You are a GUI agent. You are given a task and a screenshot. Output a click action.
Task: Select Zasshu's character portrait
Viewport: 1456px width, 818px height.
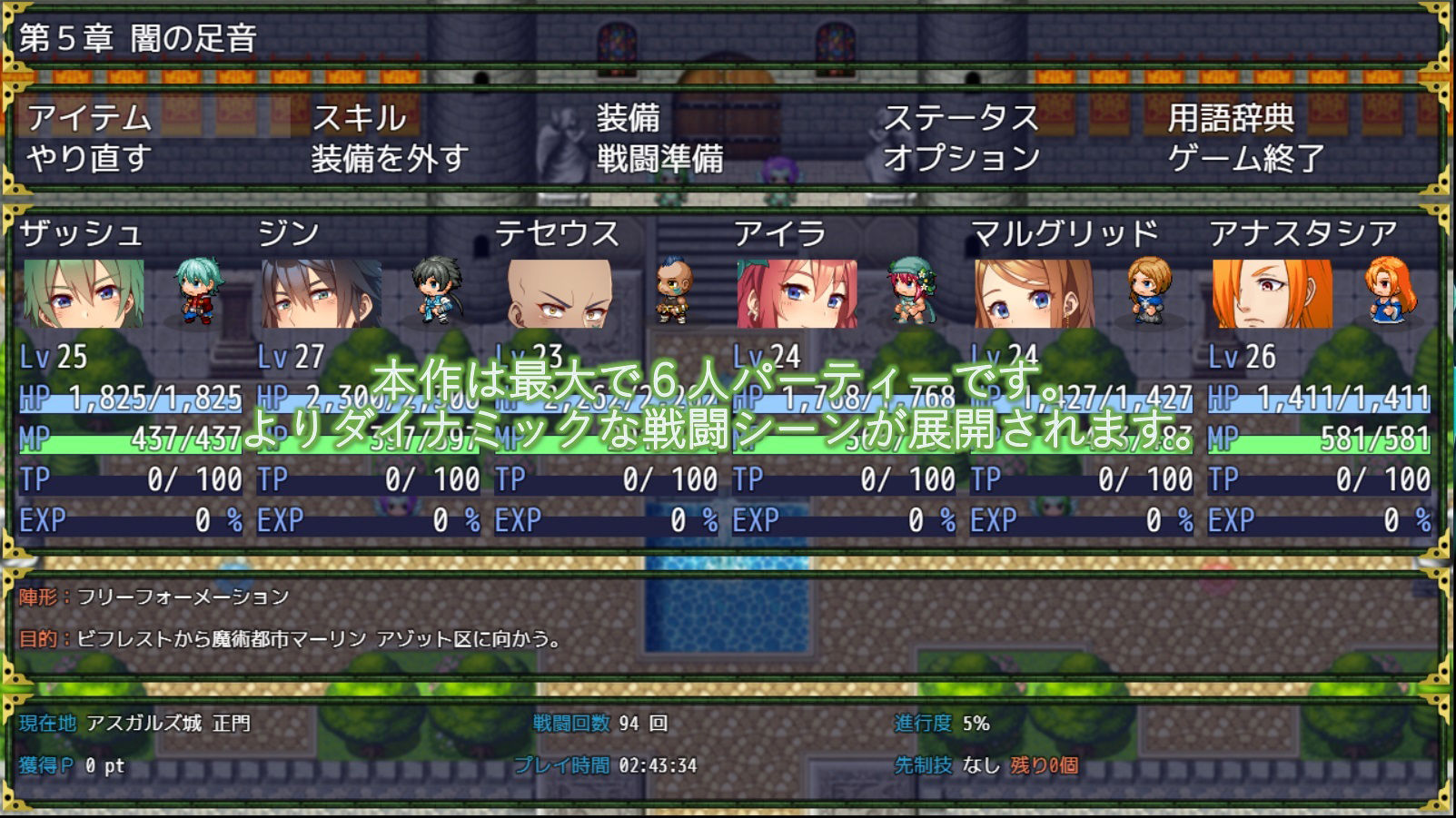[x=82, y=295]
